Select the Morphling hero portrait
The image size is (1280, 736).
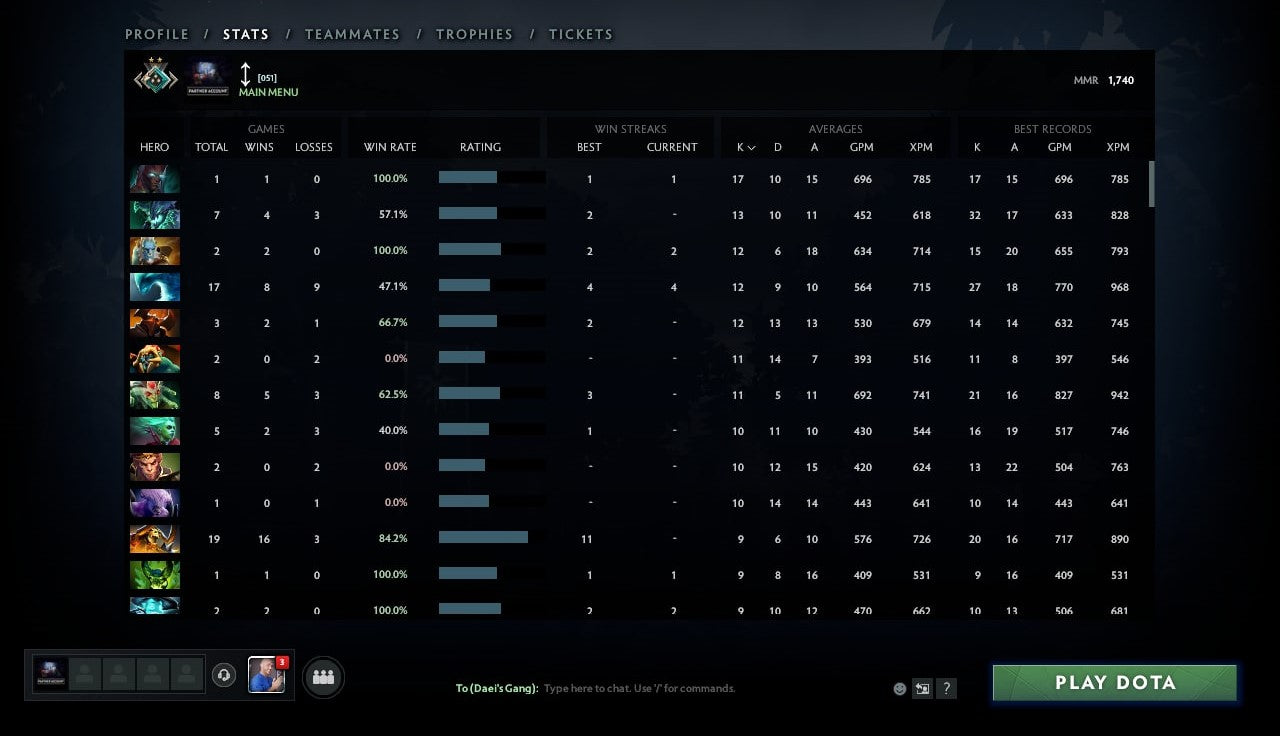pyautogui.click(x=154, y=286)
